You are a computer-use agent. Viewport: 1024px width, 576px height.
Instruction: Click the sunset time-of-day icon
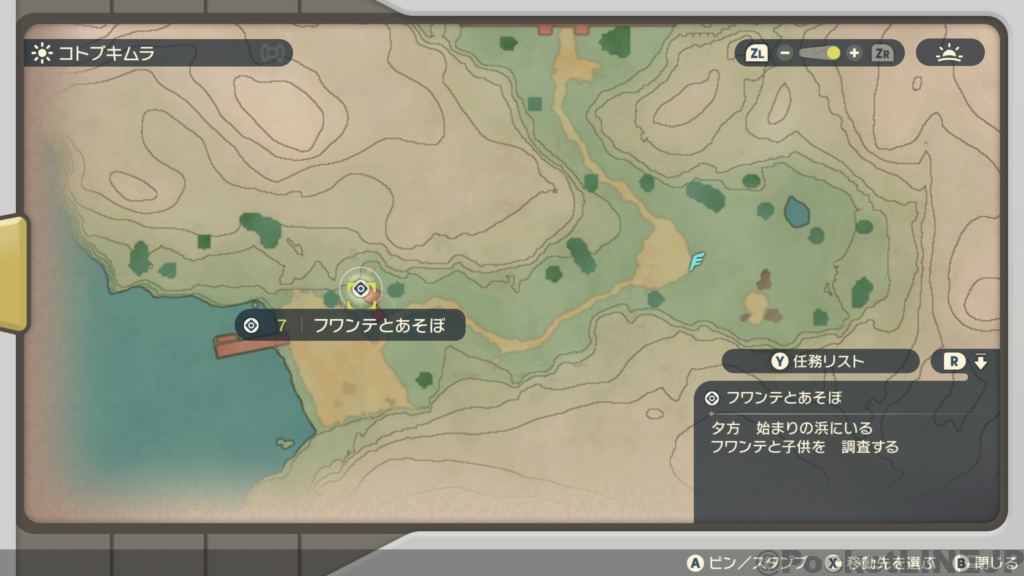[949, 53]
